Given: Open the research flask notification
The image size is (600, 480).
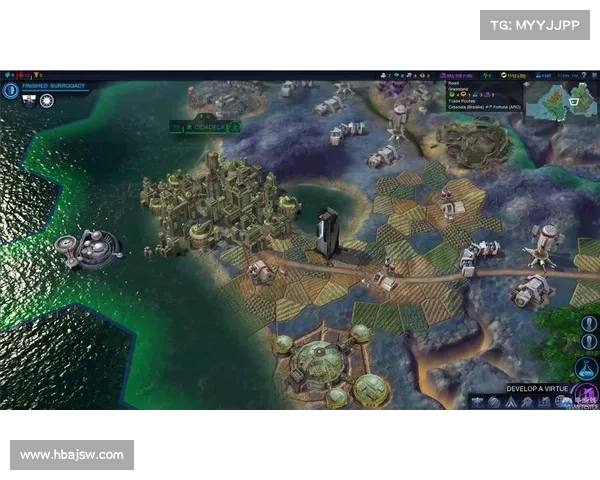Looking at the screenshot, I should coord(588,369).
